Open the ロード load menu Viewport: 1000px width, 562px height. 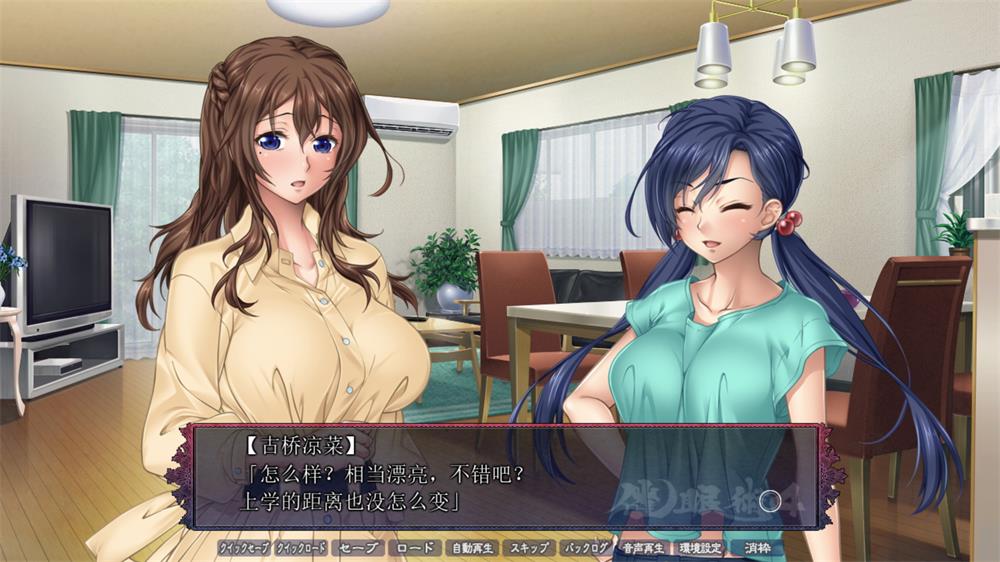click(415, 548)
